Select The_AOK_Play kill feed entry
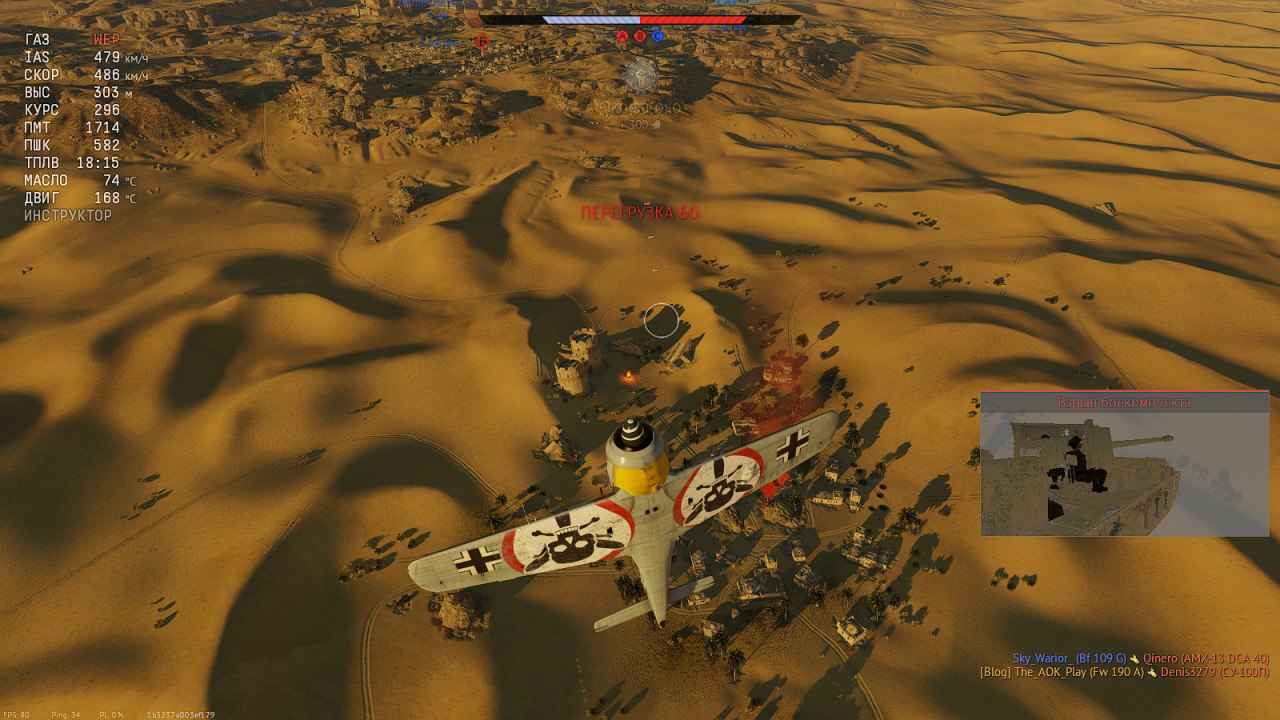1280x720 pixels. [x=1124, y=672]
